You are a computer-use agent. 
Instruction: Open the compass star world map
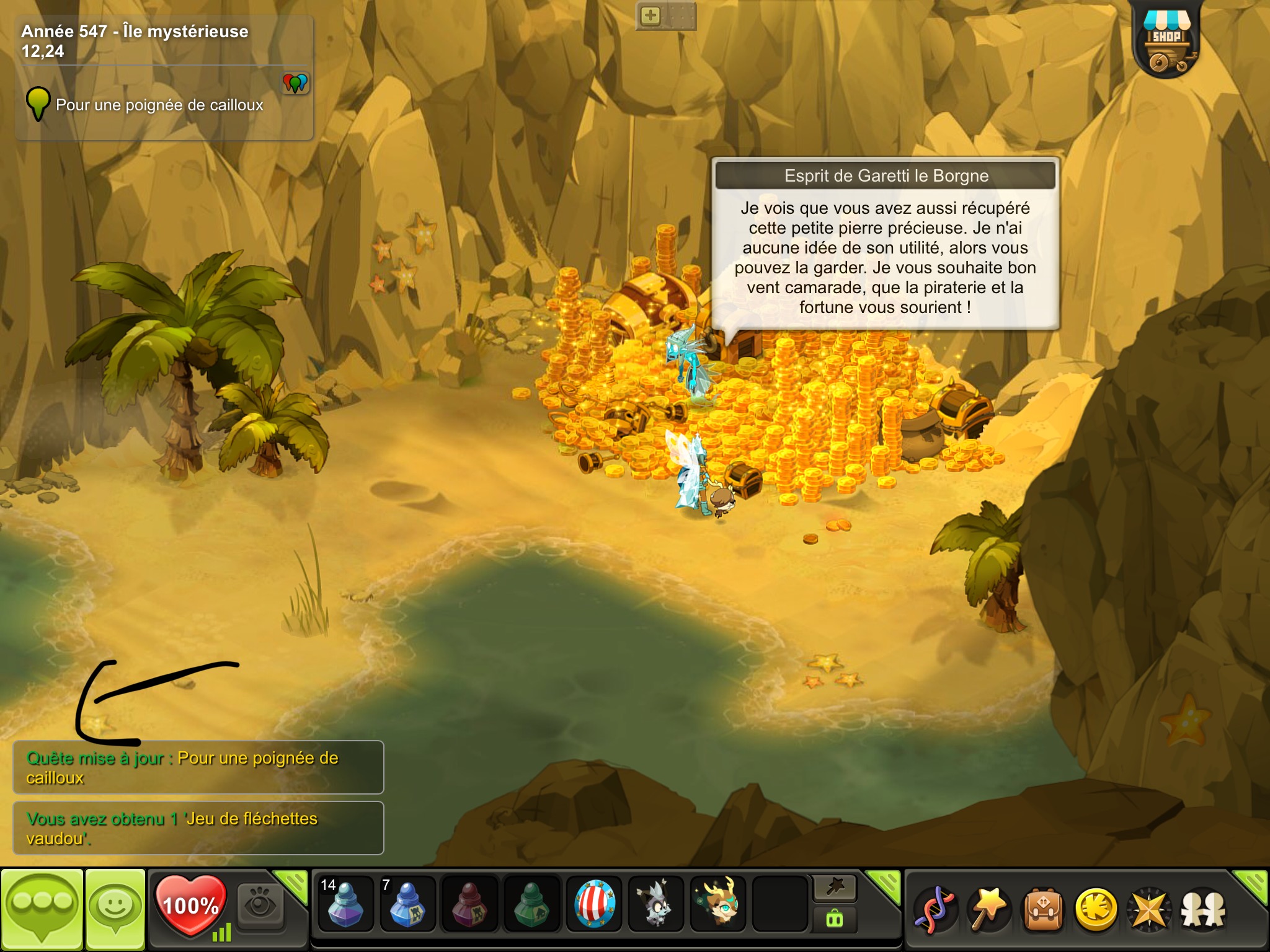(x=1148, y=910)
